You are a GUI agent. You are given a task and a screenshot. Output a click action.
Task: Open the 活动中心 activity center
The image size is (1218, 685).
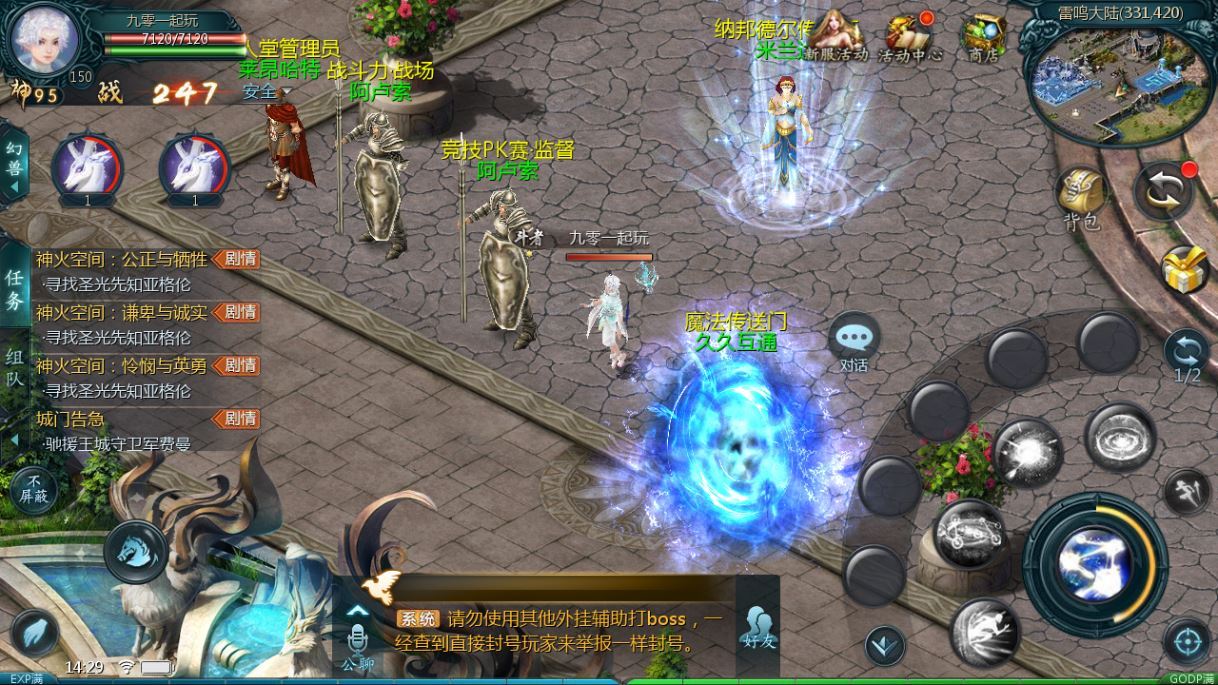coord(910,38)
